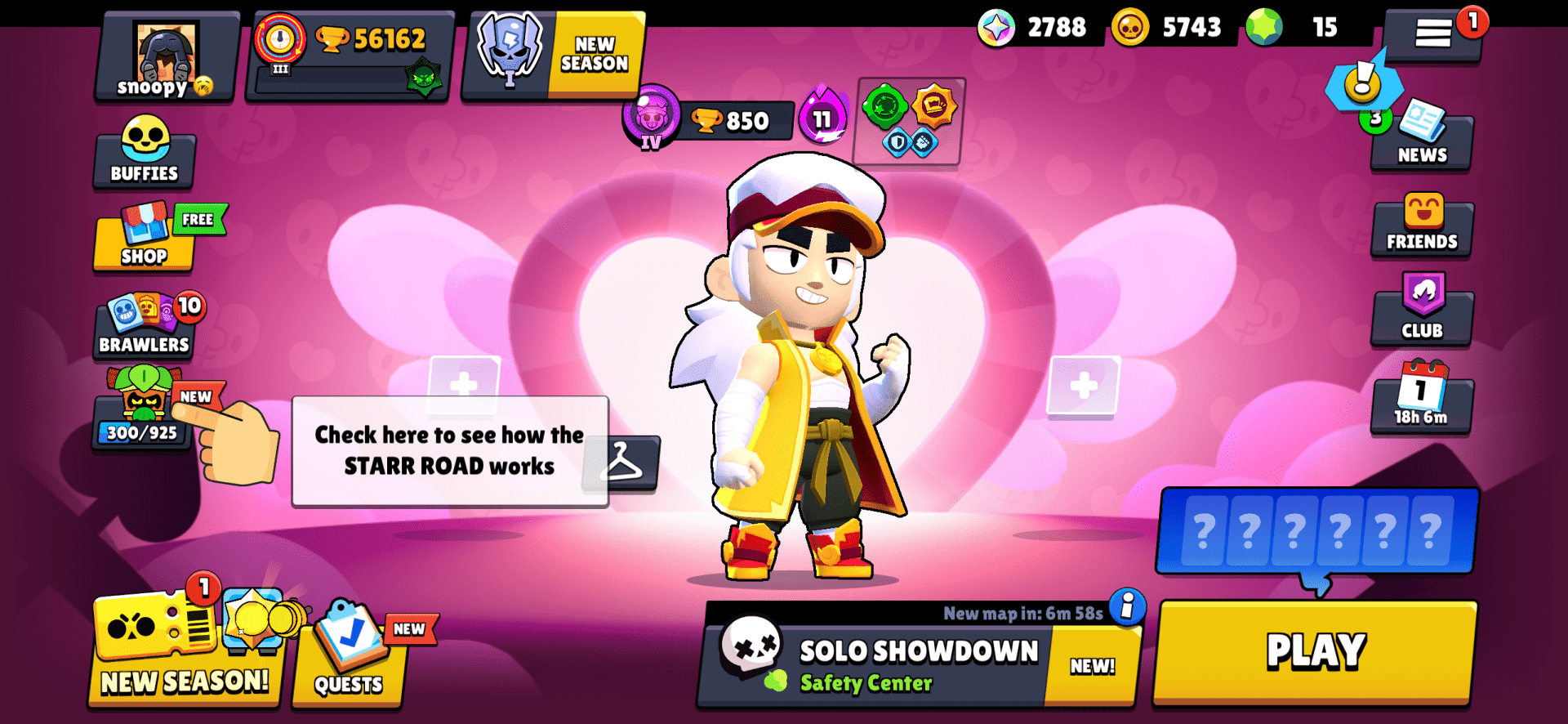
Task: Open the hamburger settings menu with notification
Action: point(1435,34)
